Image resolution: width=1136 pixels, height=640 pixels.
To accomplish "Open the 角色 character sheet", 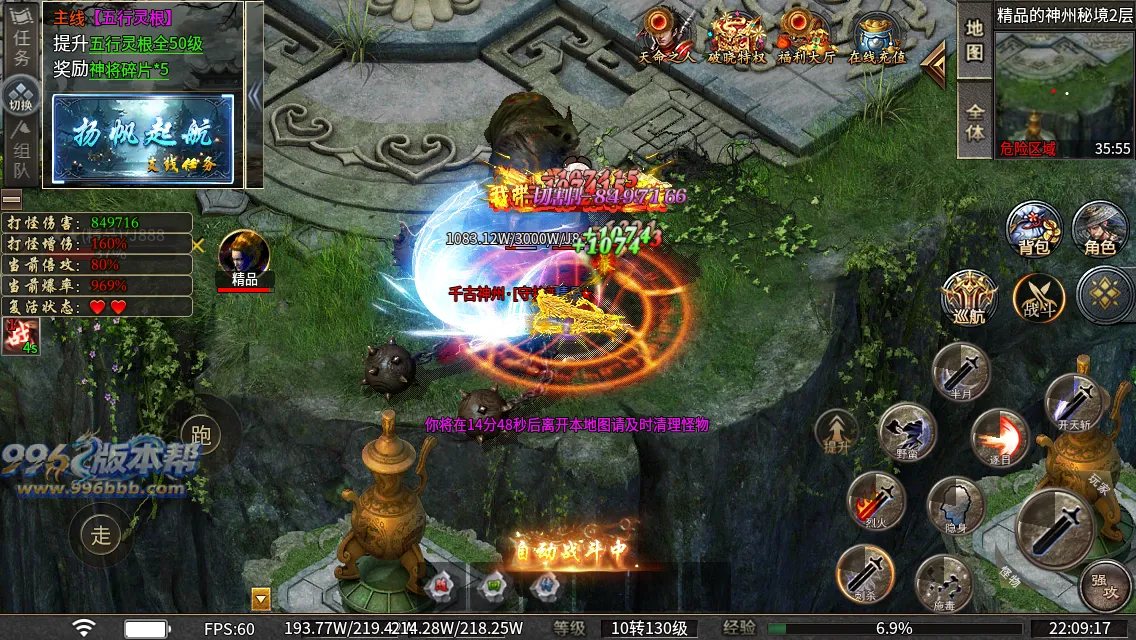I will (1099, 227).
